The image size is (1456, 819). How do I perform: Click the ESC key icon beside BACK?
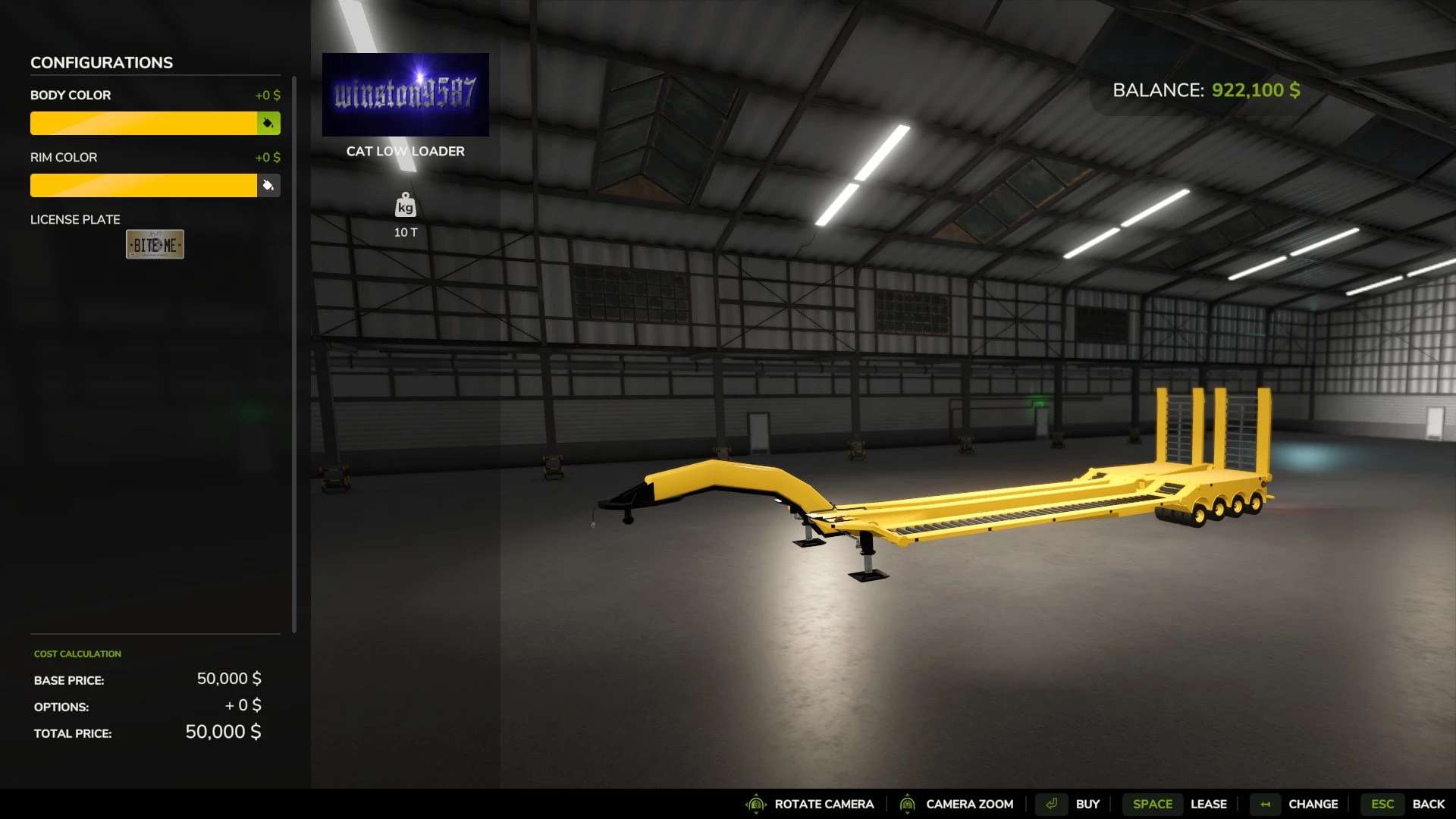coord(1382,804)
